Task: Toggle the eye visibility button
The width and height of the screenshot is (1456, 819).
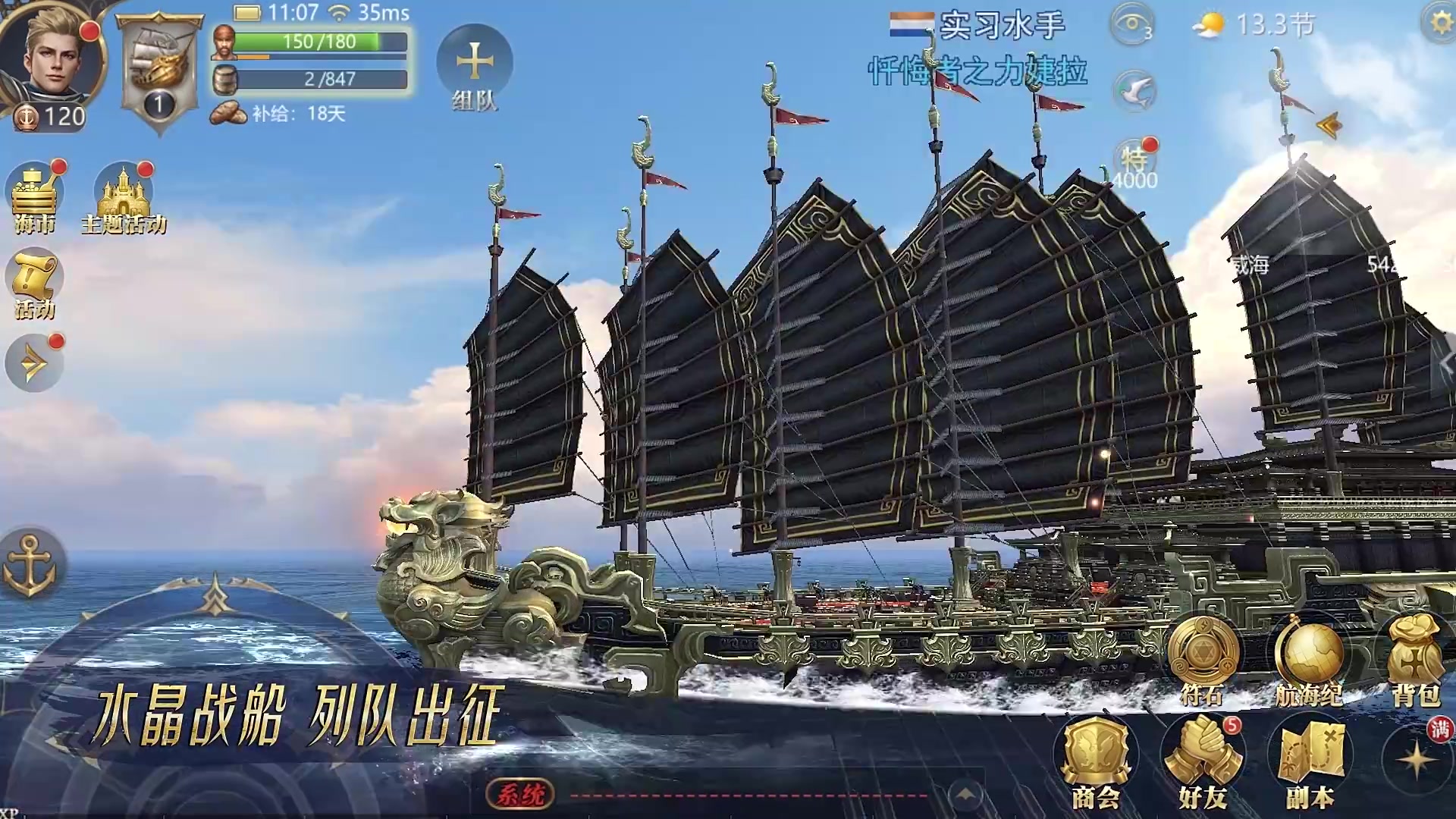Action: point(1132,24)
